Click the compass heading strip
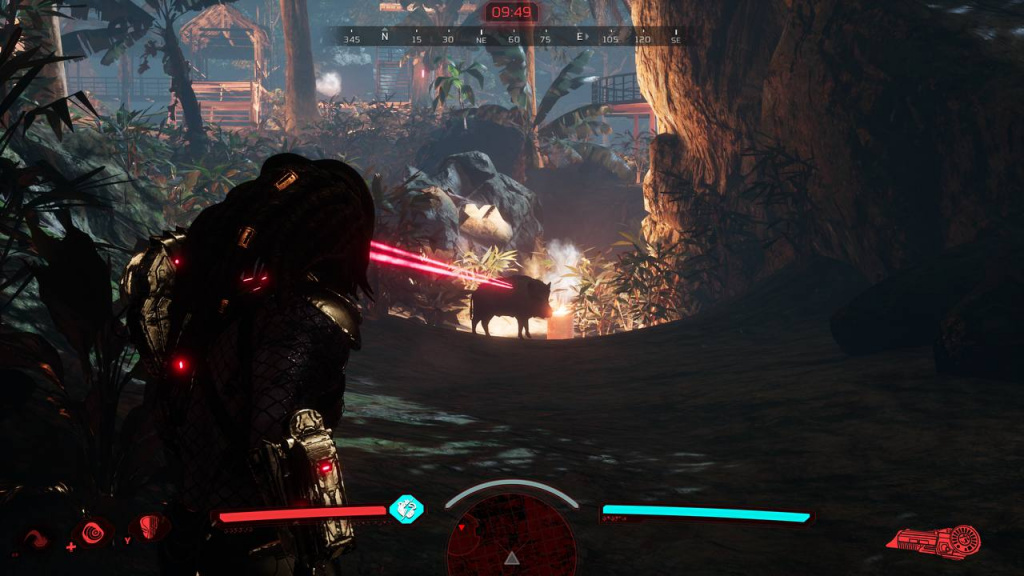Screen dimensions: 1024x576 512,37
